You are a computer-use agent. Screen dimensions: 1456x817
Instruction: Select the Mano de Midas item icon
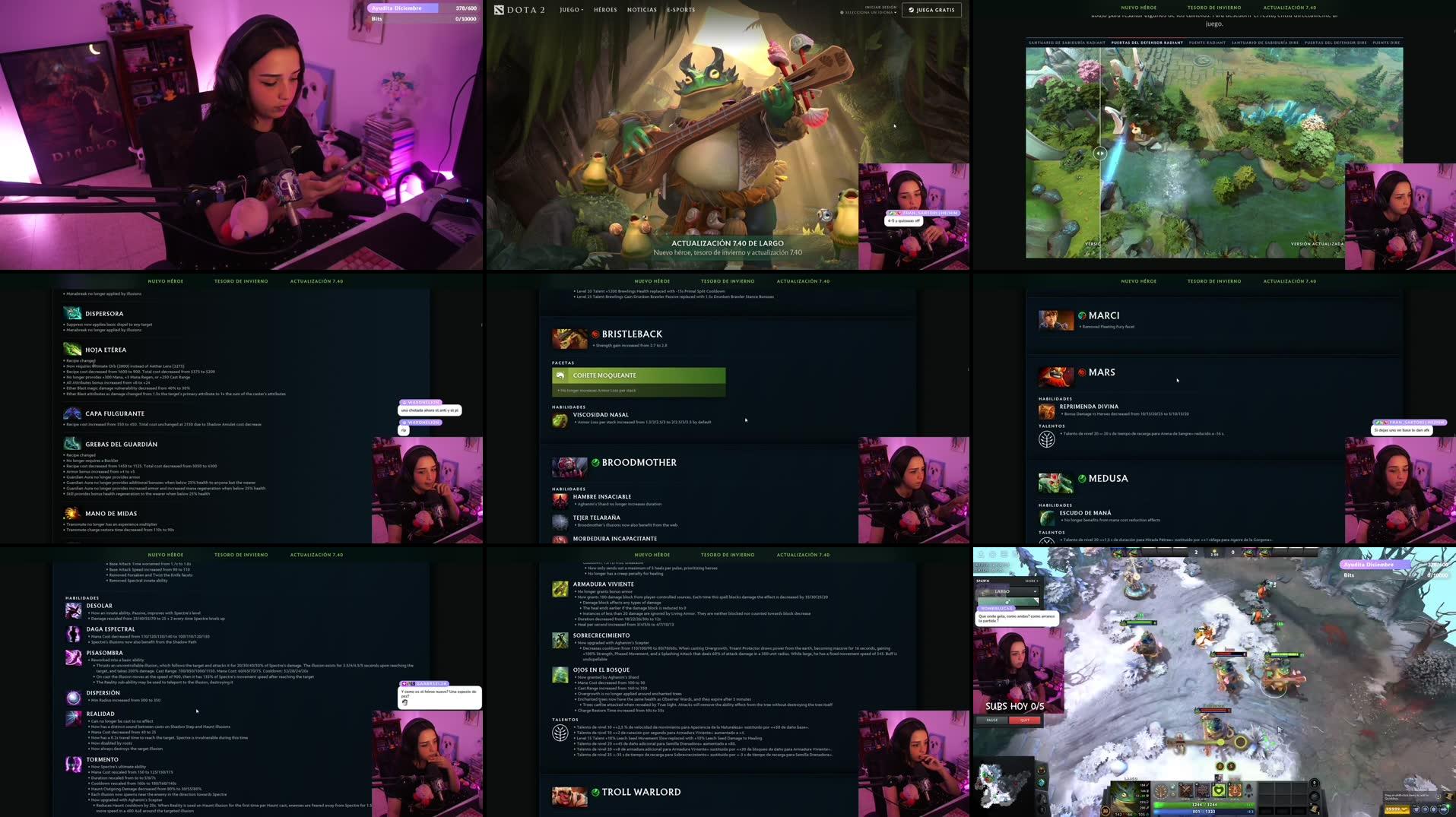[x=72, y=513]
